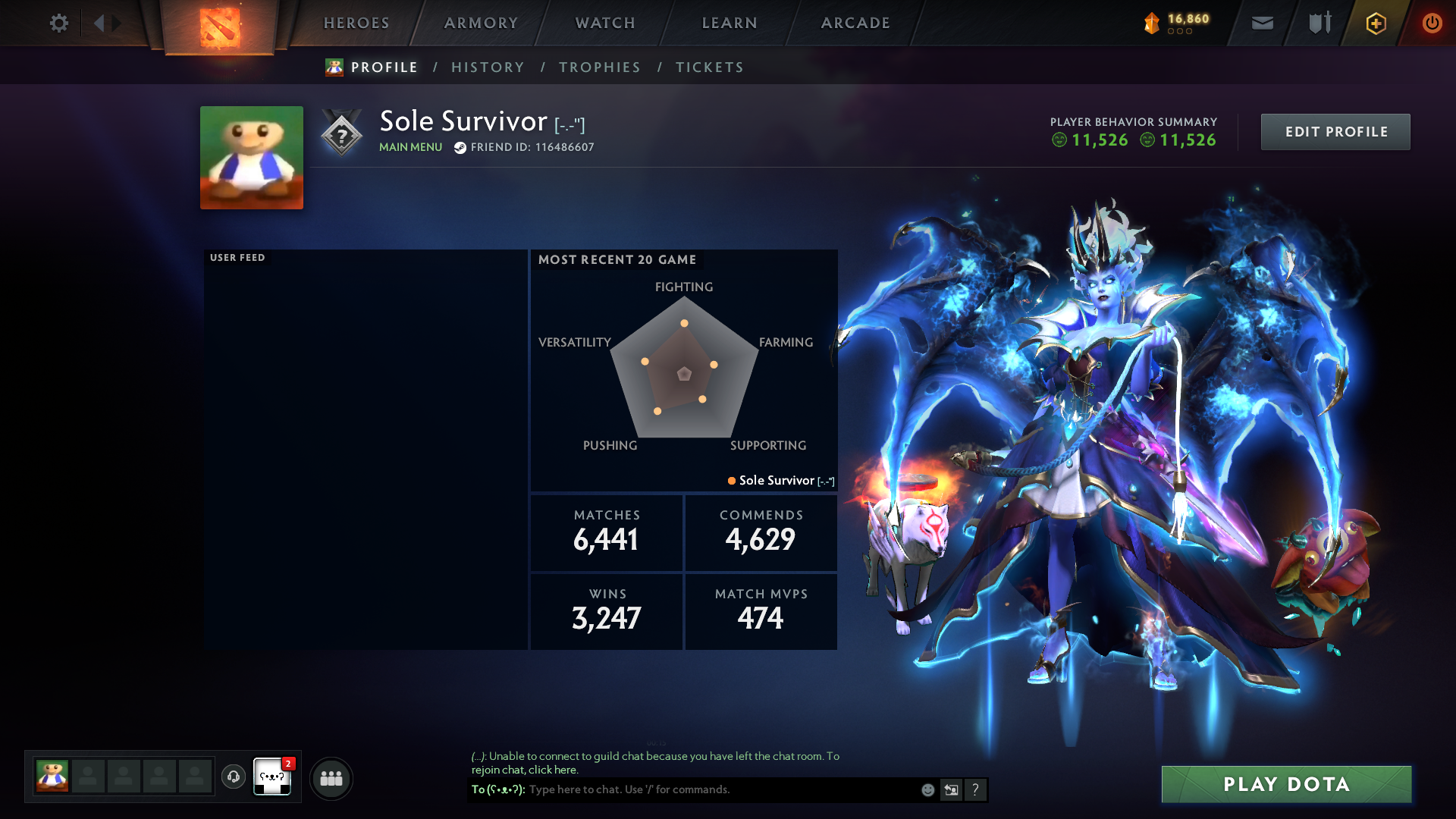1456x819 pixels.
Task: Click the chat help question mark icon
Action: point(975,789)
